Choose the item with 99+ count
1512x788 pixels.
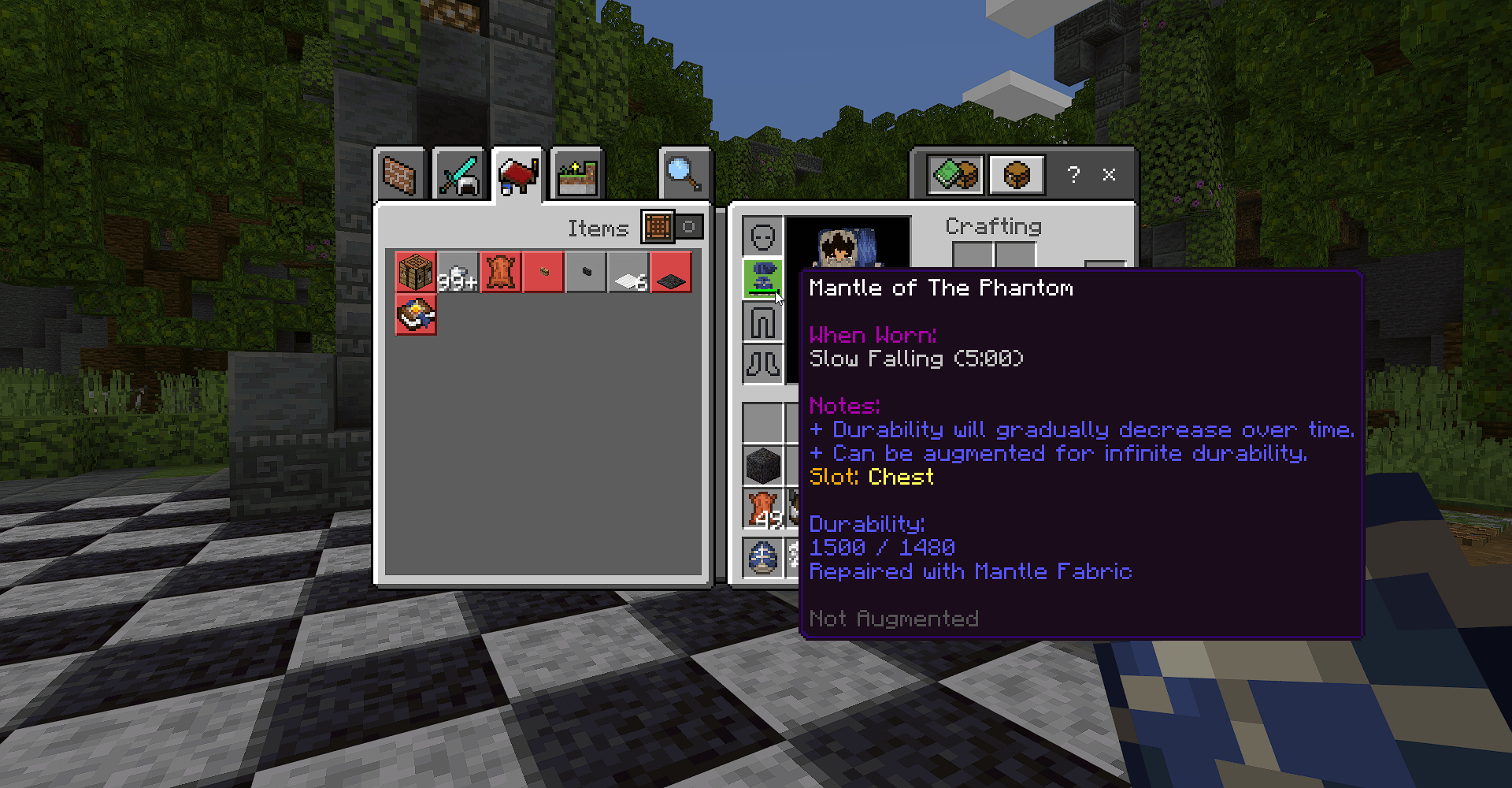coord(458,273)
